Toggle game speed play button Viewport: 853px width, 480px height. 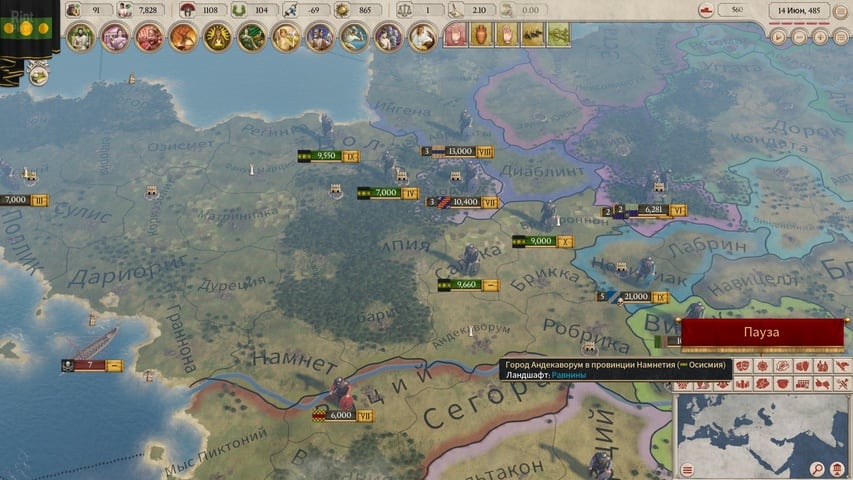780,37
